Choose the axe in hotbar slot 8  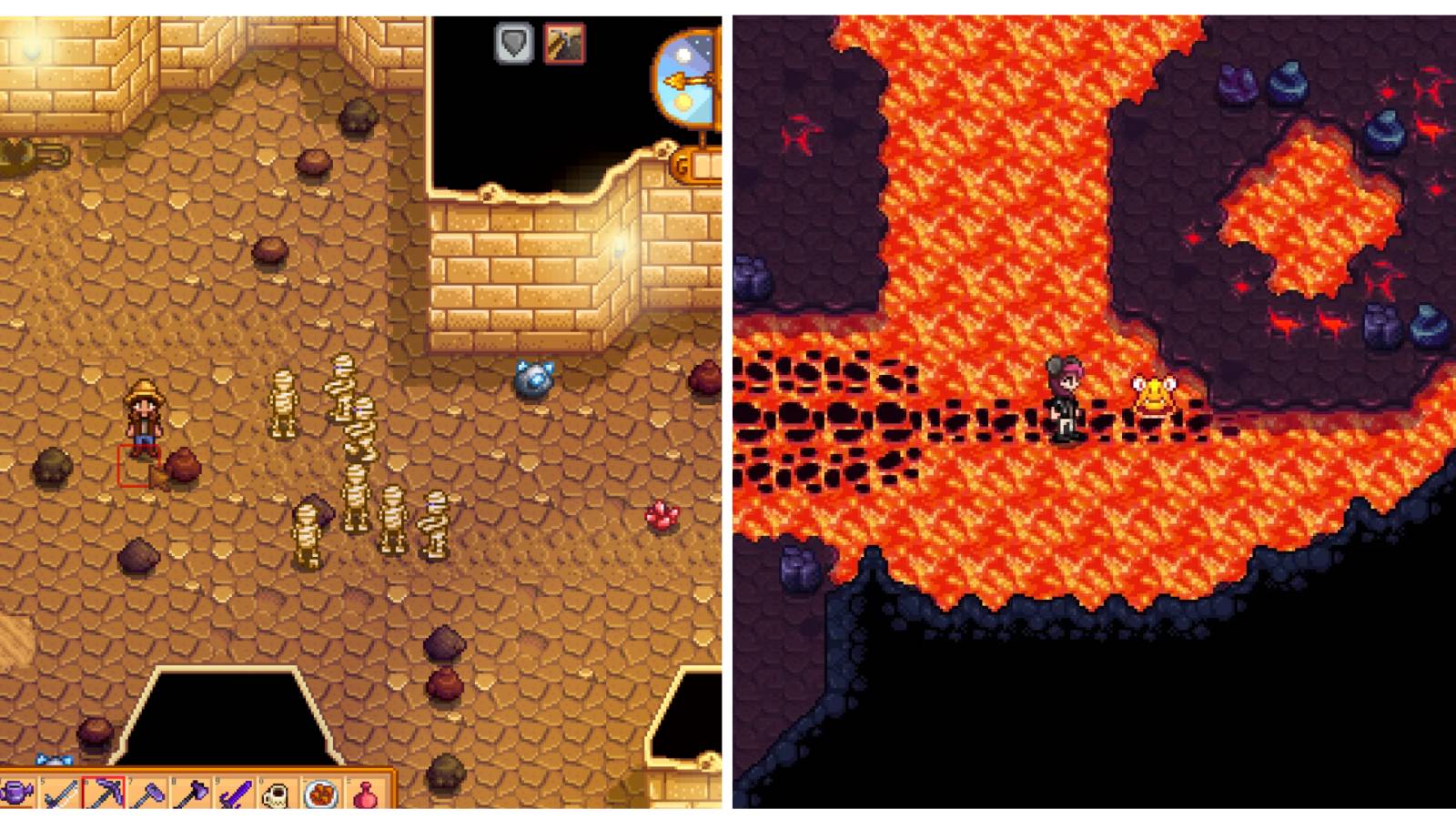191,795
